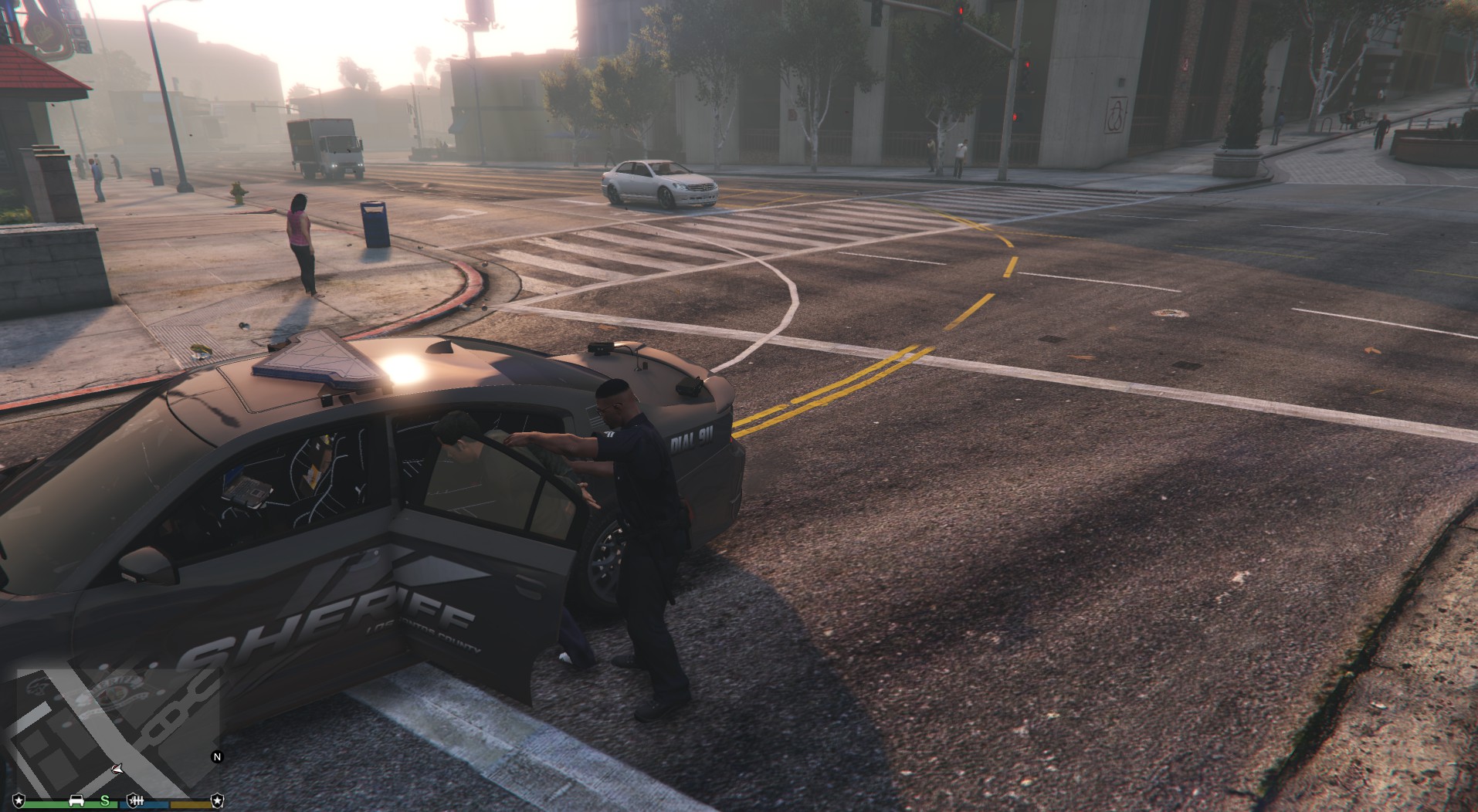Select the white car icon below the minimap
The image size is (1478, 812).
[x=76, y=800]
